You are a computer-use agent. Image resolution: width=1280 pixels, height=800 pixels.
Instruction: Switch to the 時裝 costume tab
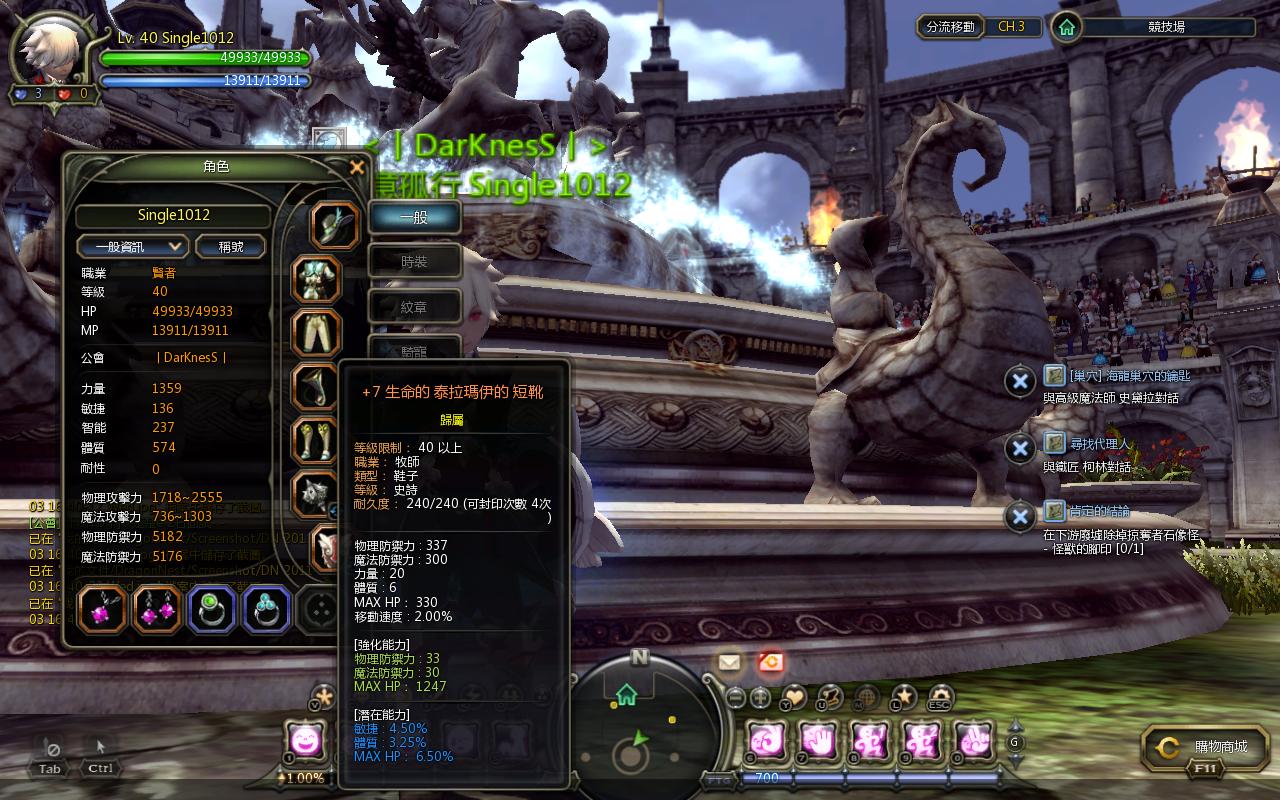[414, 262]
